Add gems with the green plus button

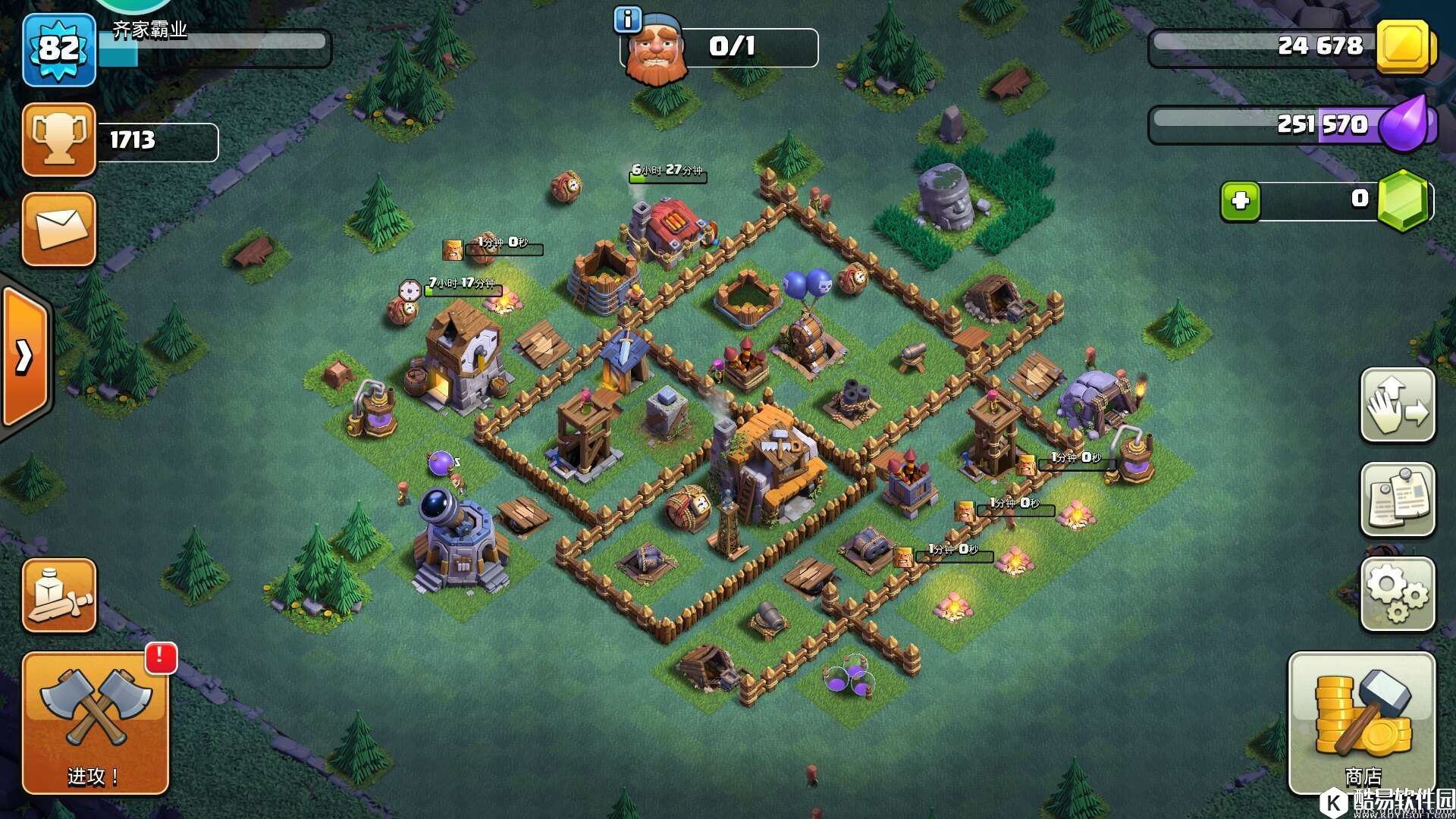pyautogui.click(x=1240, y=201)
